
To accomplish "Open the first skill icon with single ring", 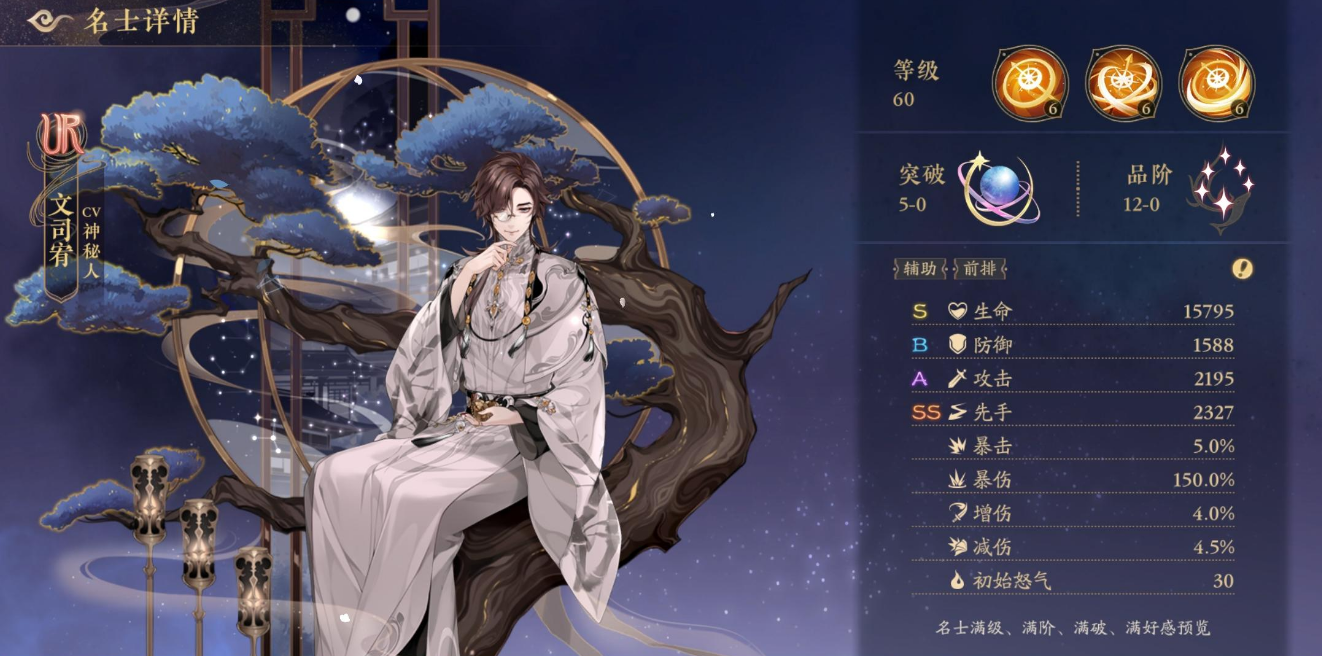I will (1029, 83).
